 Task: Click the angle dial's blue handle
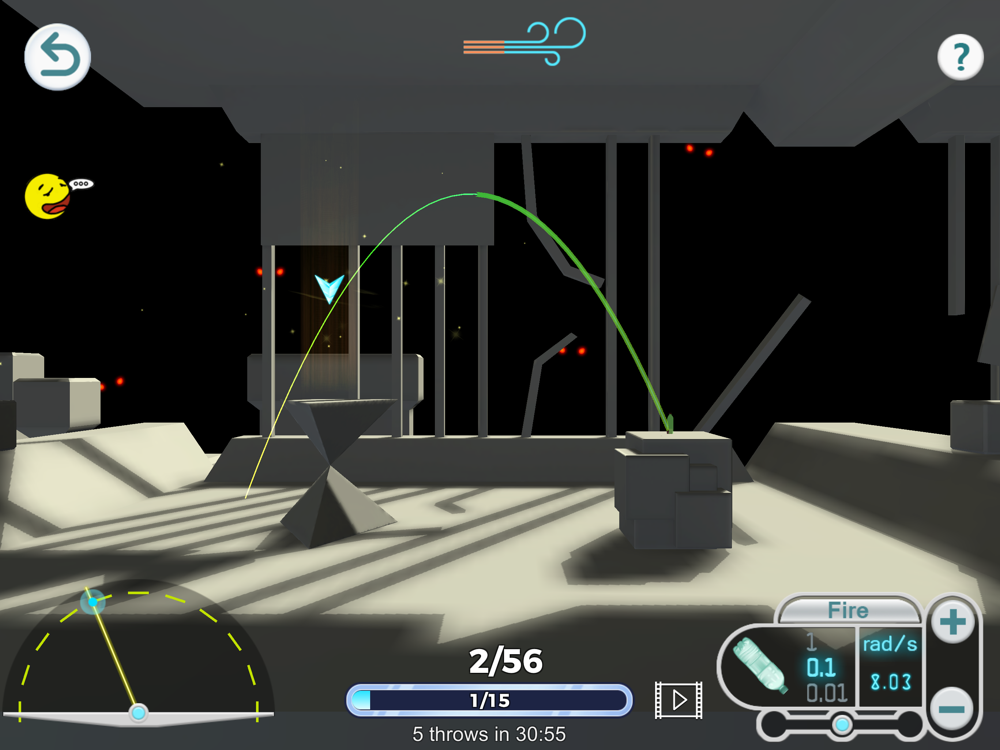coord(93,602)
